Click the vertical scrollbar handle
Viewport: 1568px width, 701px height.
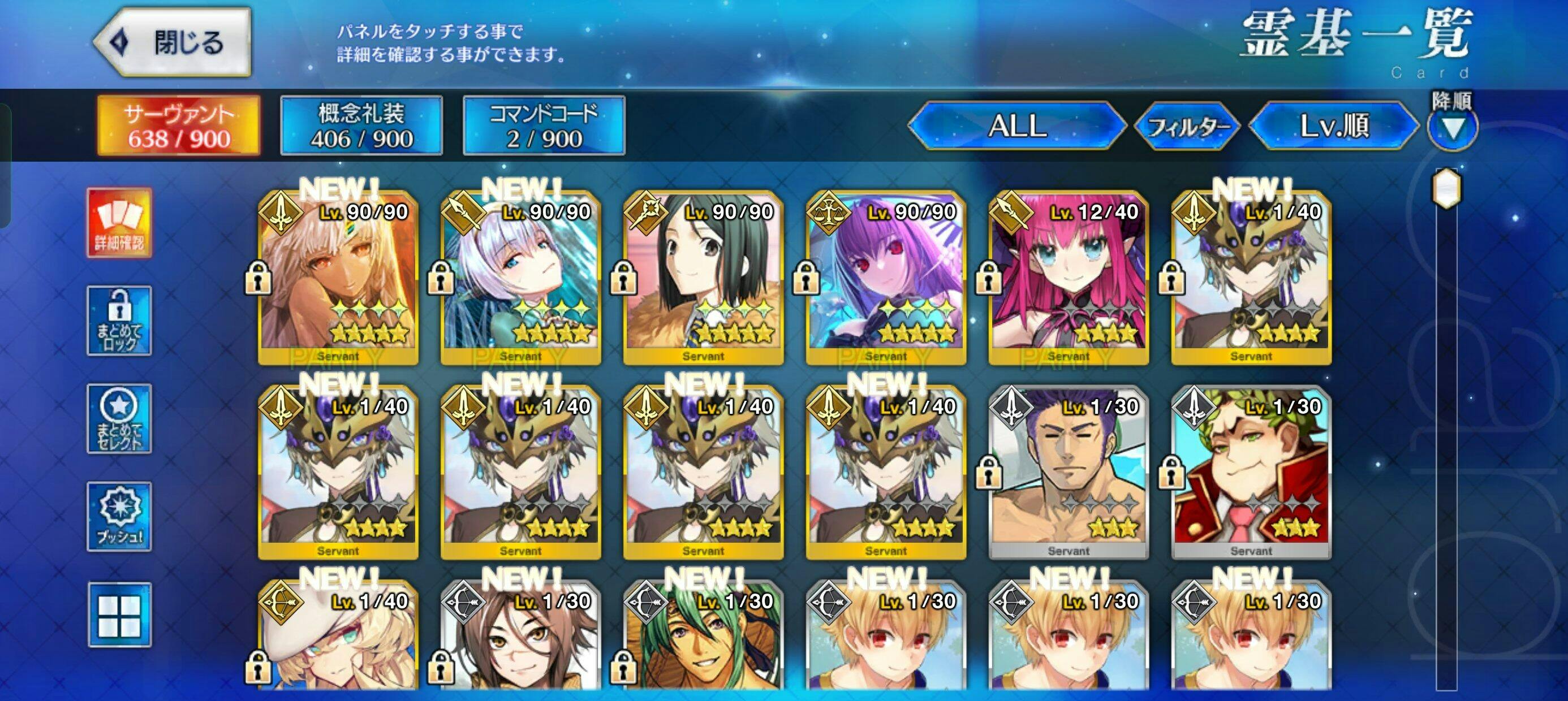pyautogui.click(x=1446, y=189)
